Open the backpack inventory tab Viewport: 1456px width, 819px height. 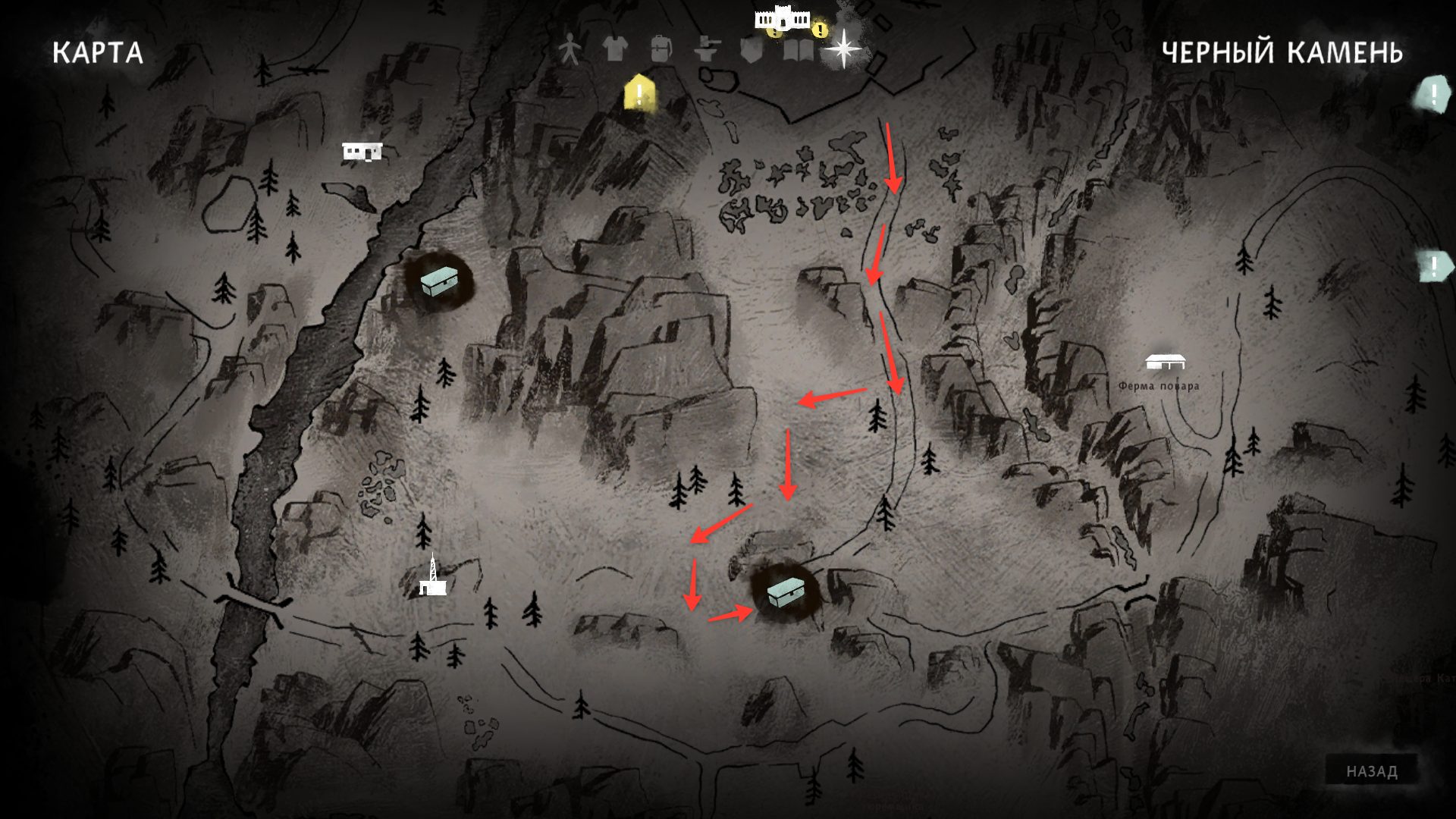[x=661, y=50]
